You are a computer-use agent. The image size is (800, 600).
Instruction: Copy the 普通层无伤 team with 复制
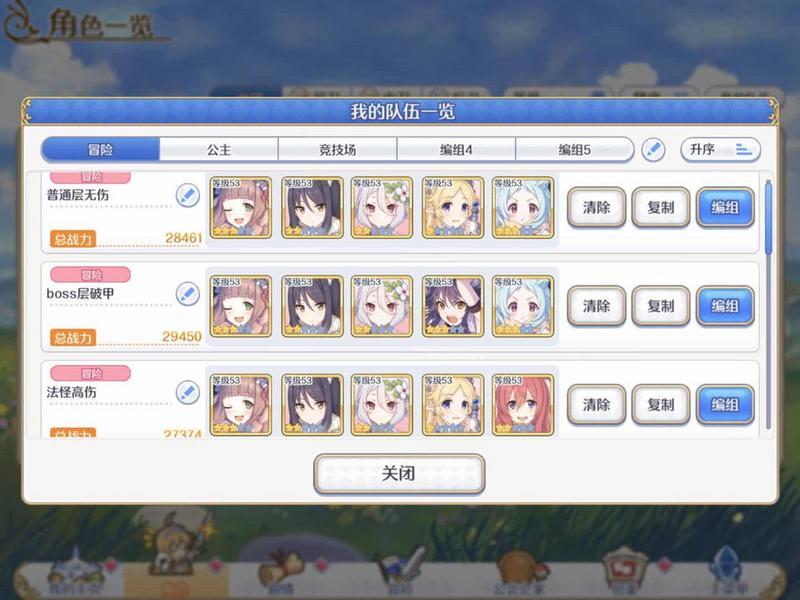[661, 208]
